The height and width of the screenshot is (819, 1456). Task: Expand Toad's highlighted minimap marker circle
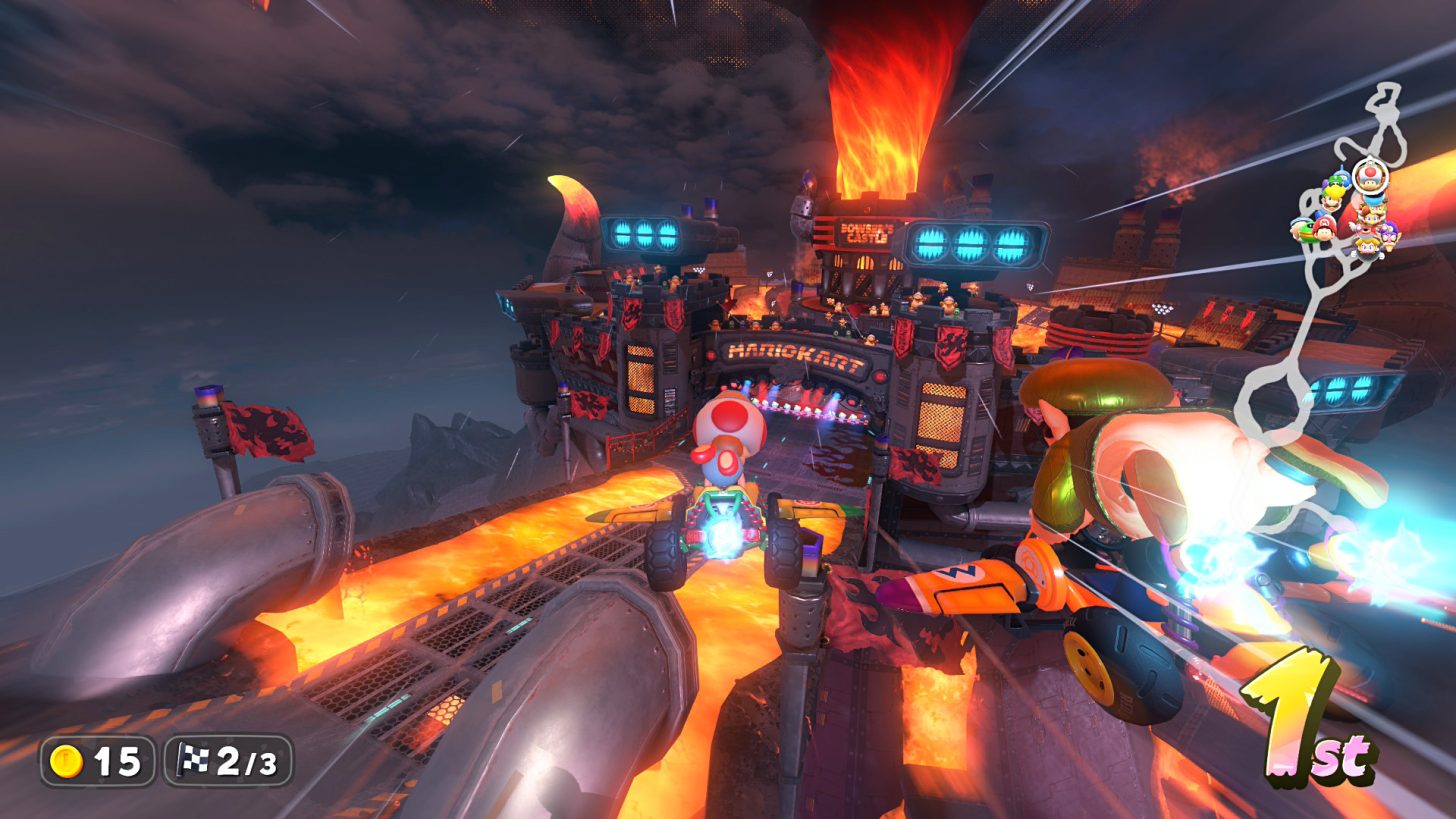tap(1370, 180)
